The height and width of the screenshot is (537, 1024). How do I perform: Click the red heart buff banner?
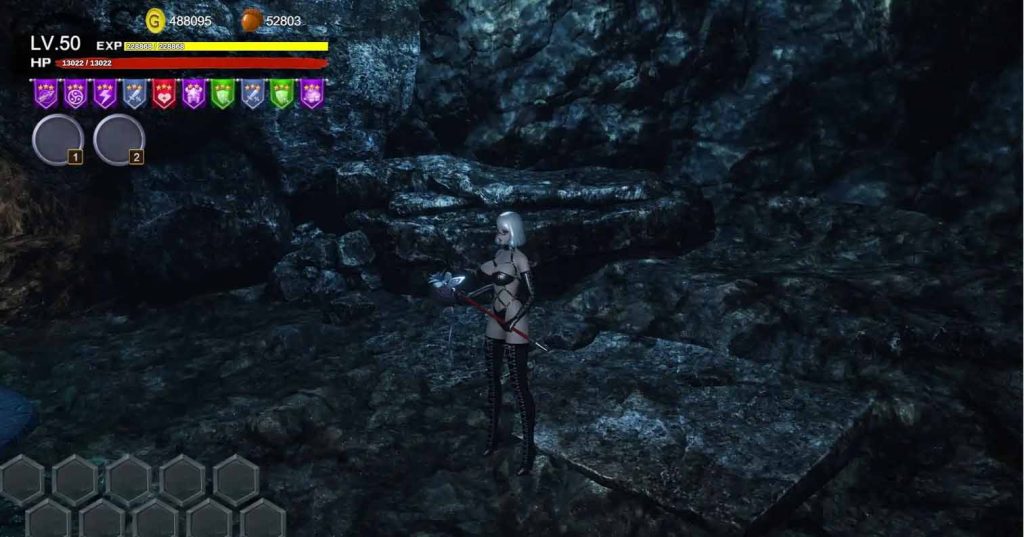pyautogui.click(x=164, y=93)
